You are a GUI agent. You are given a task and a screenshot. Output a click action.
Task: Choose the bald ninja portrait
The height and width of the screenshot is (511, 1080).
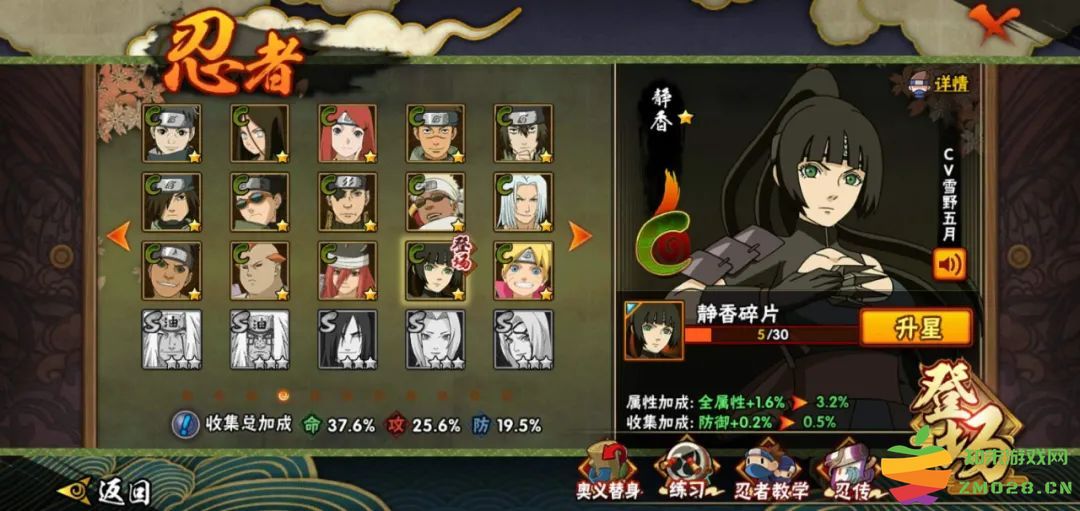(x=259, y=270)
